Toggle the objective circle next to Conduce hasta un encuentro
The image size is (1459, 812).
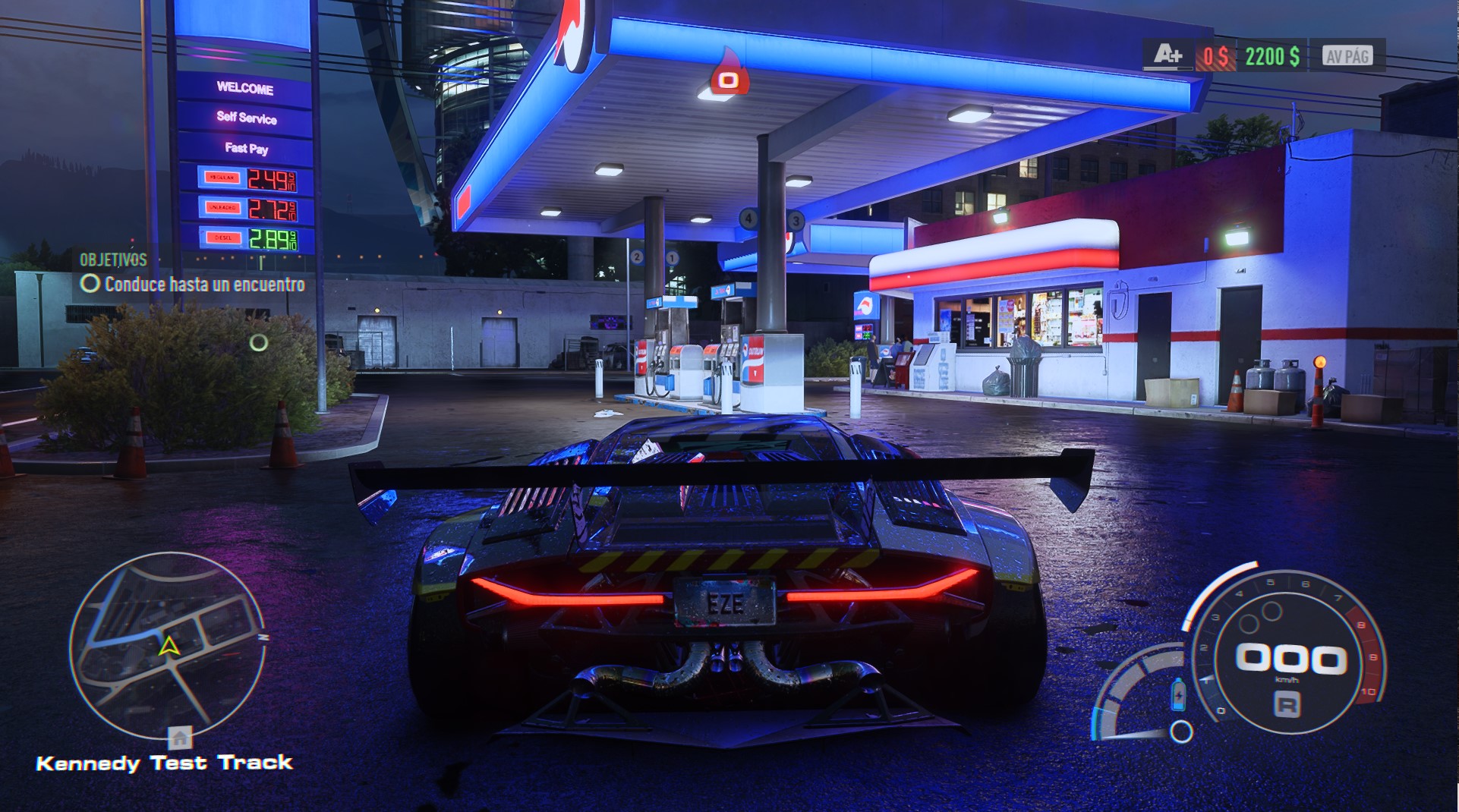(x=91, y=285)
